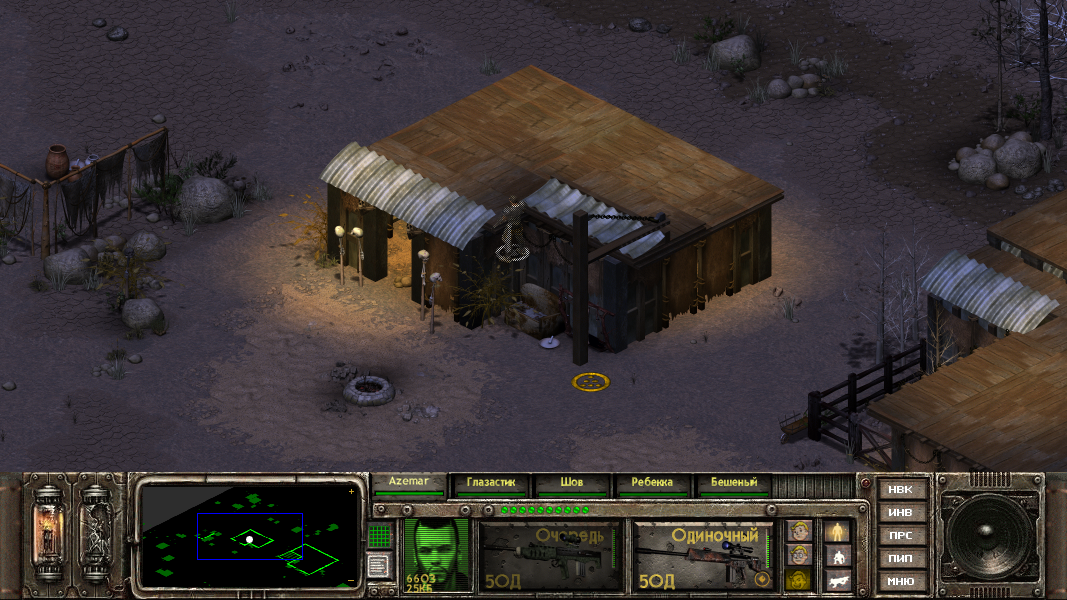Open the МНЮ game menu
Viewport: 1067px width, 600px height.
coord(900,581)
